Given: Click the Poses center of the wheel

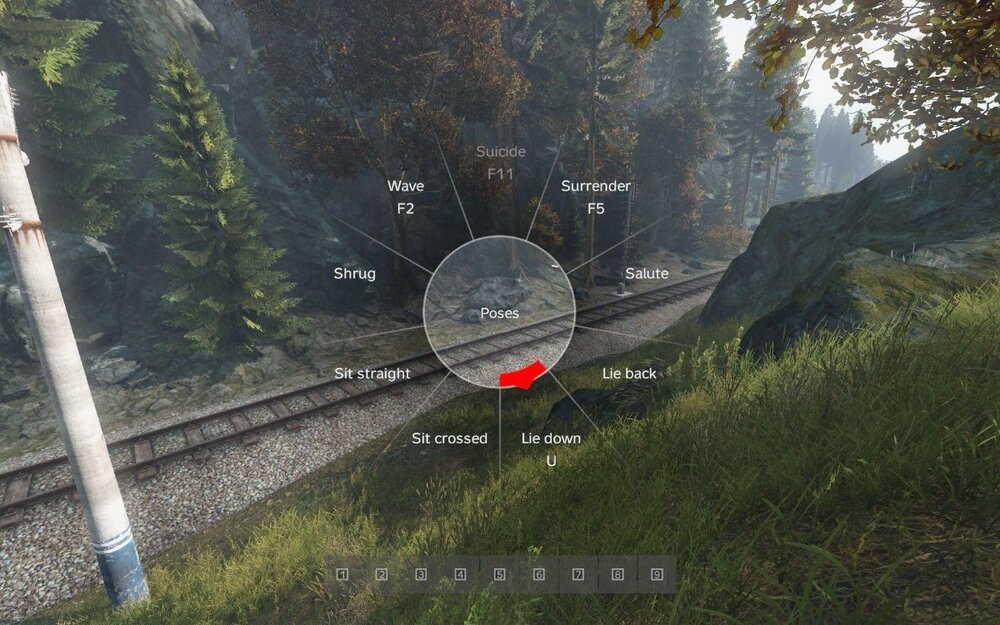Looking at the screenshot, I should (499, 312).
